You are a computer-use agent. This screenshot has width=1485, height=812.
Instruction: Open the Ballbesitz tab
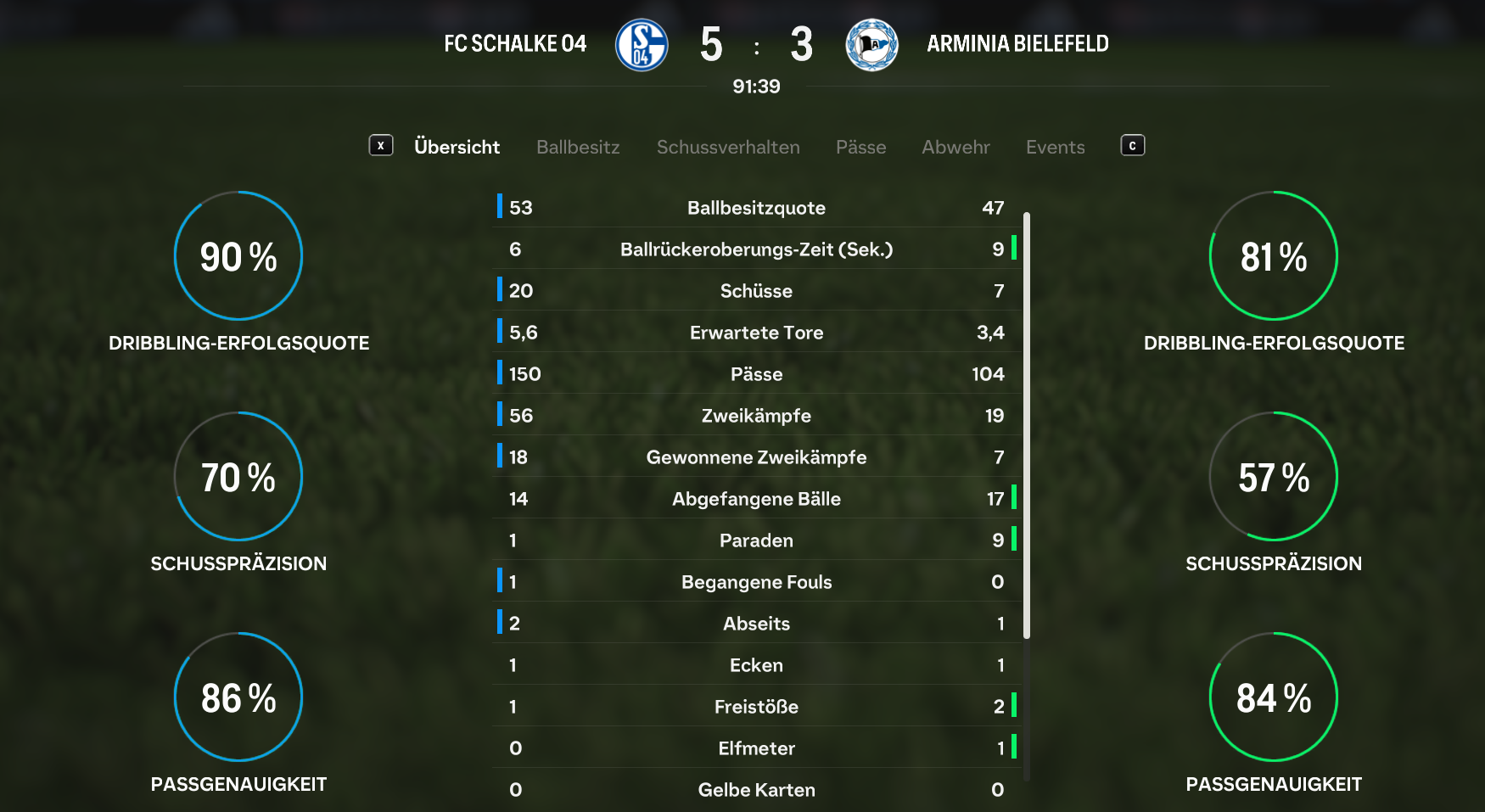pyautogui.click(x=578, y=147)
